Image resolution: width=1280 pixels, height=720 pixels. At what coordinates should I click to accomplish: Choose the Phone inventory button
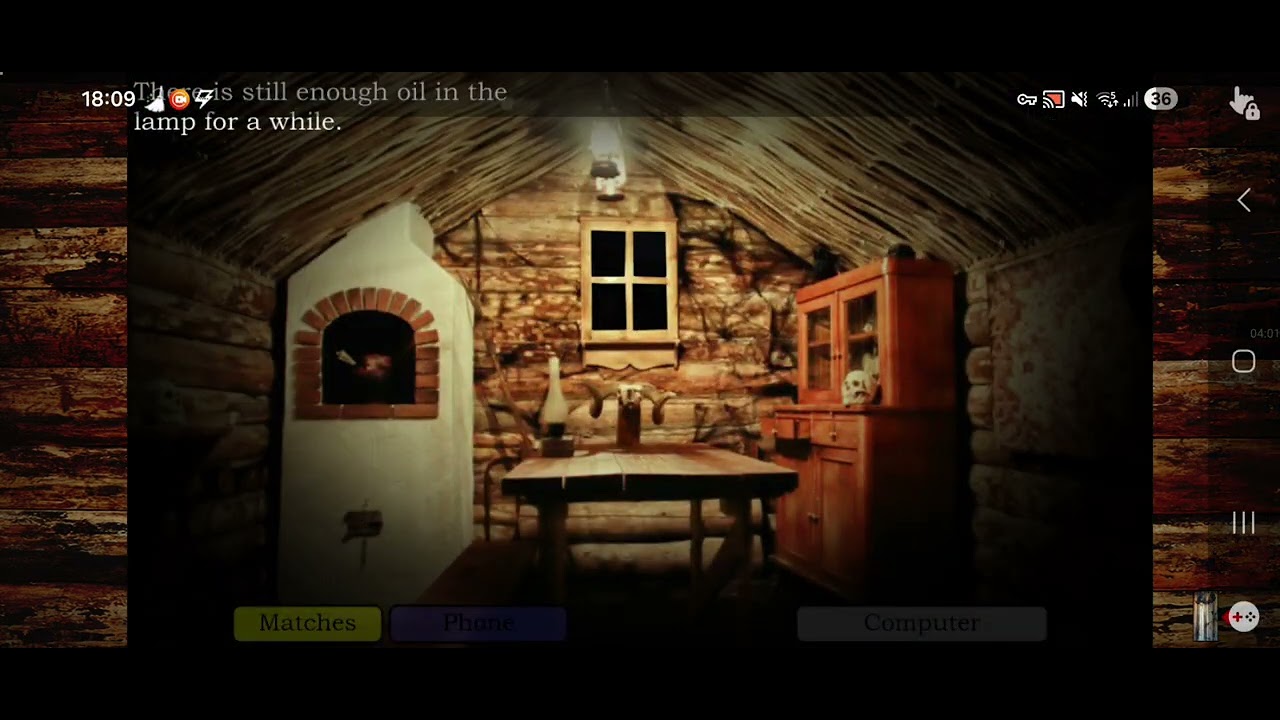tap(478, 623)
